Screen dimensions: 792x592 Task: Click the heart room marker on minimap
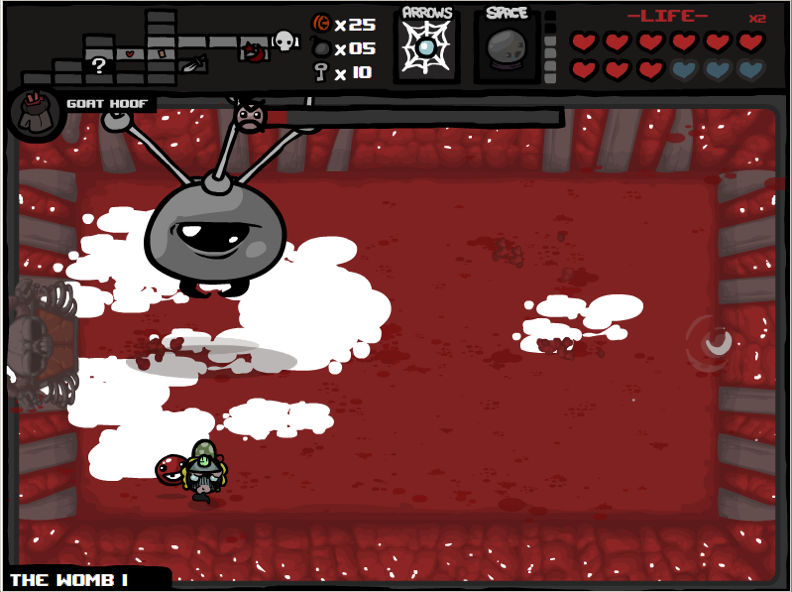coord(129,51)
